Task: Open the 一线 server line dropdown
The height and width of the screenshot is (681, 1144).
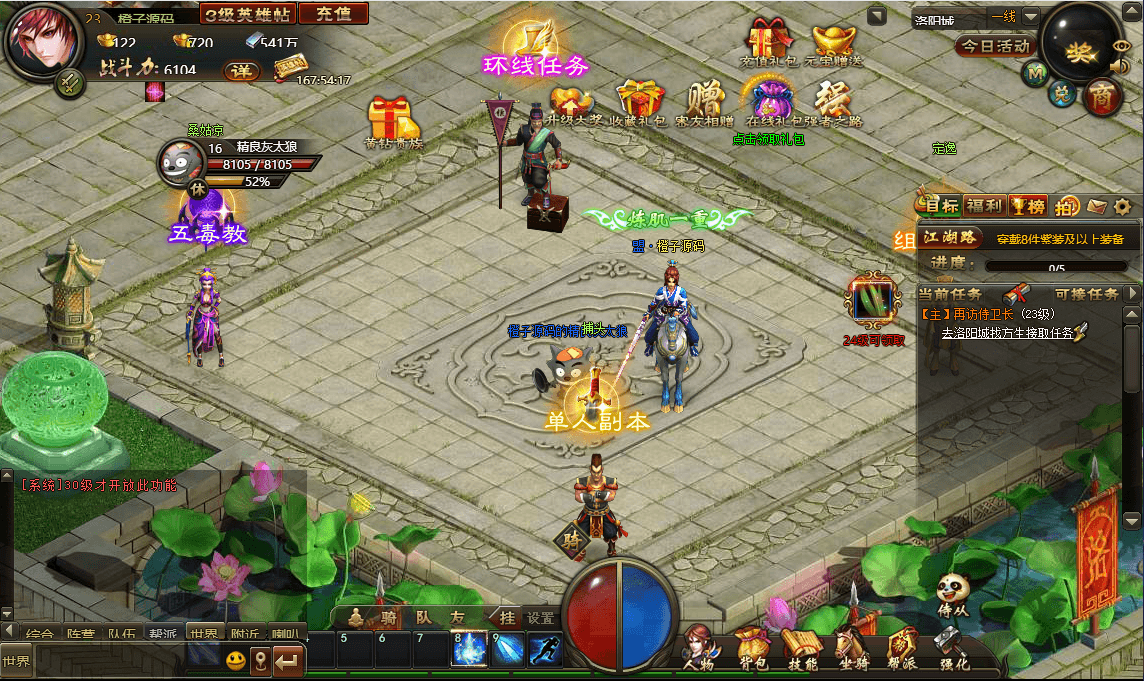Action: tap(1030, 17)
